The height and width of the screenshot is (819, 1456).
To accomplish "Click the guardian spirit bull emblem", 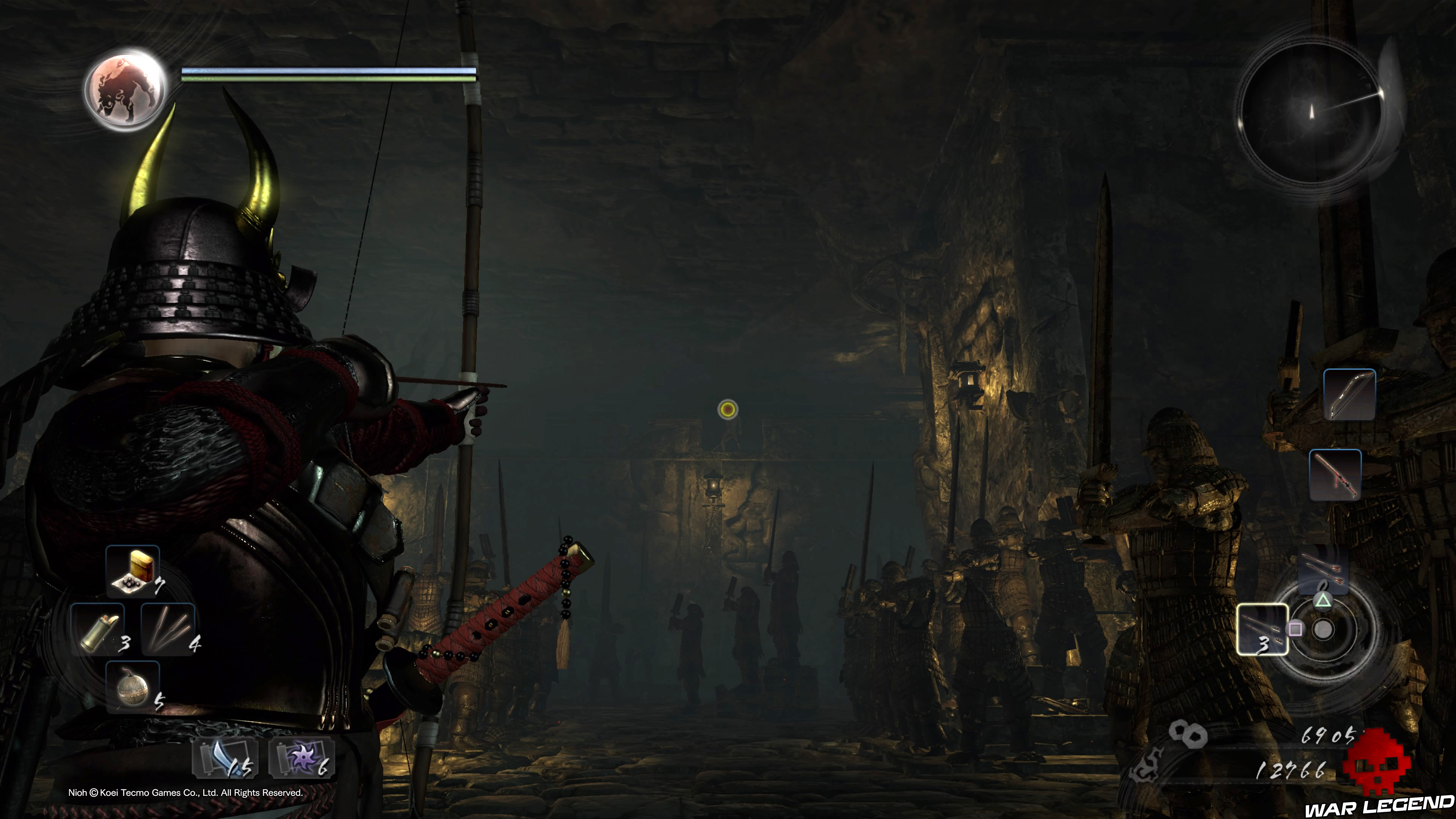I will pos(126,89).
